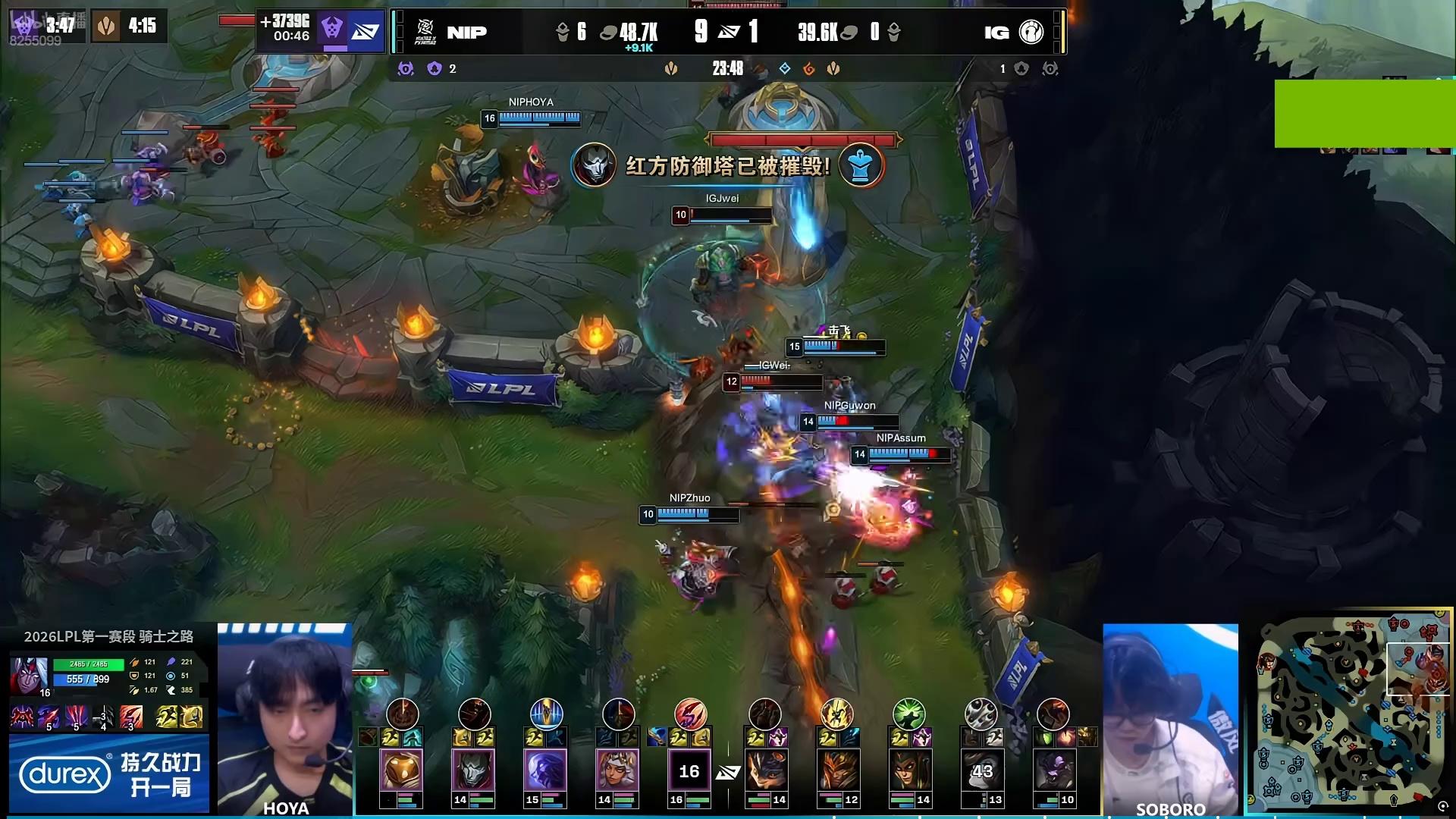
Task: Select Jhin's masked portrait in the scoreboard
Action: coord(472,770)
